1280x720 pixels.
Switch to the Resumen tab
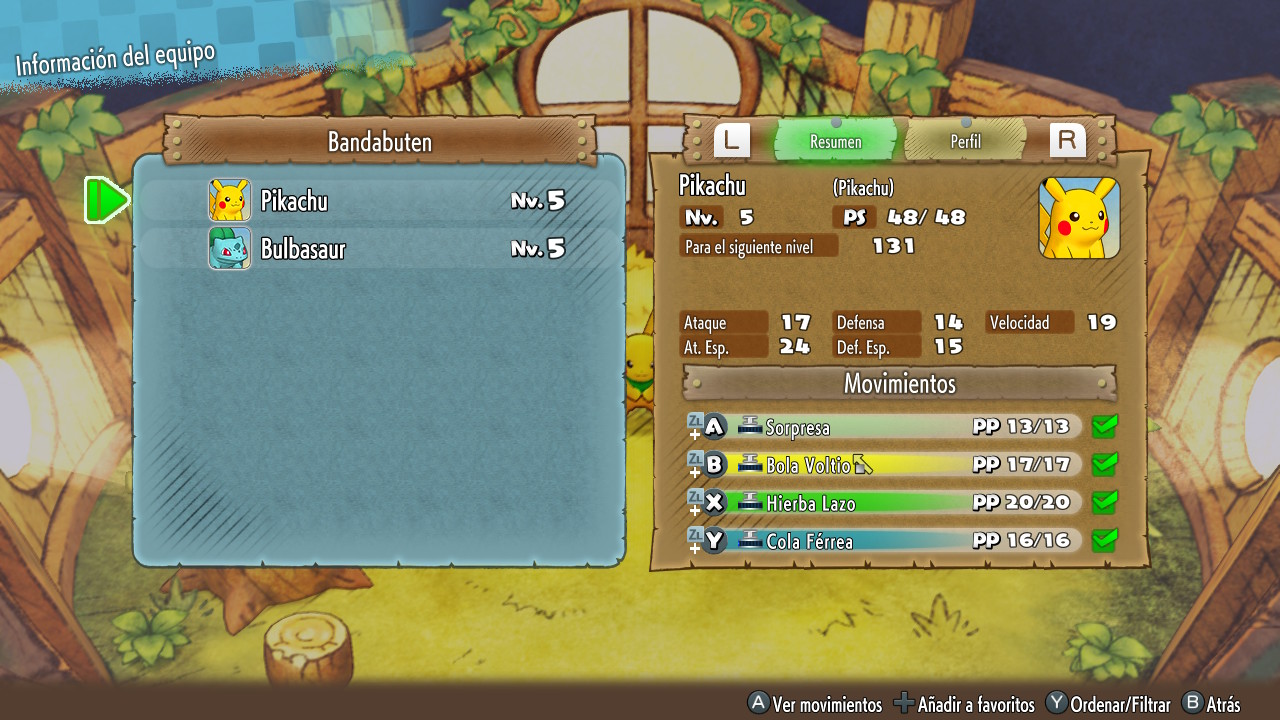(835, 141)
